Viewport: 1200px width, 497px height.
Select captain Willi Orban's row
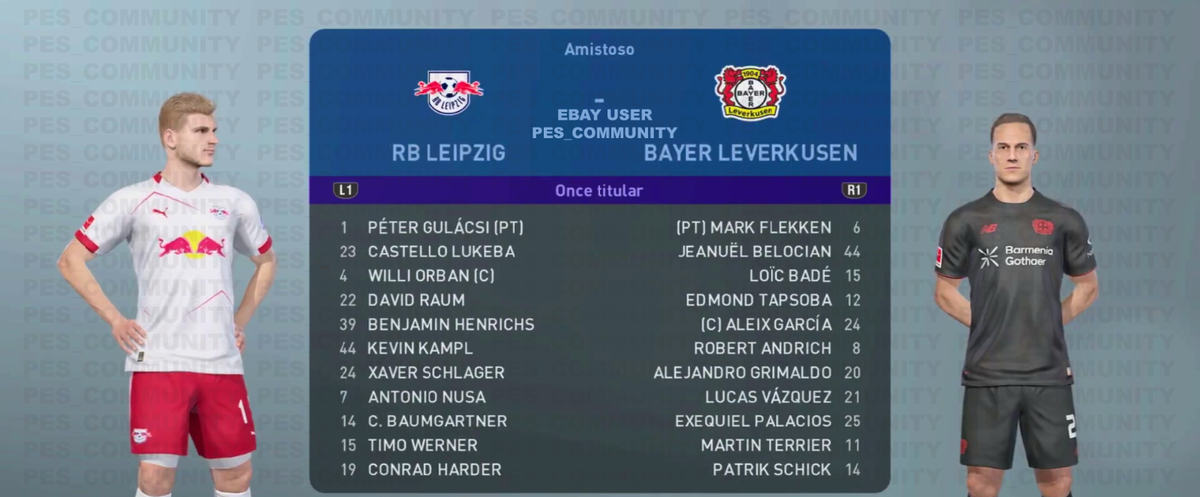click(x=431, y=276)
